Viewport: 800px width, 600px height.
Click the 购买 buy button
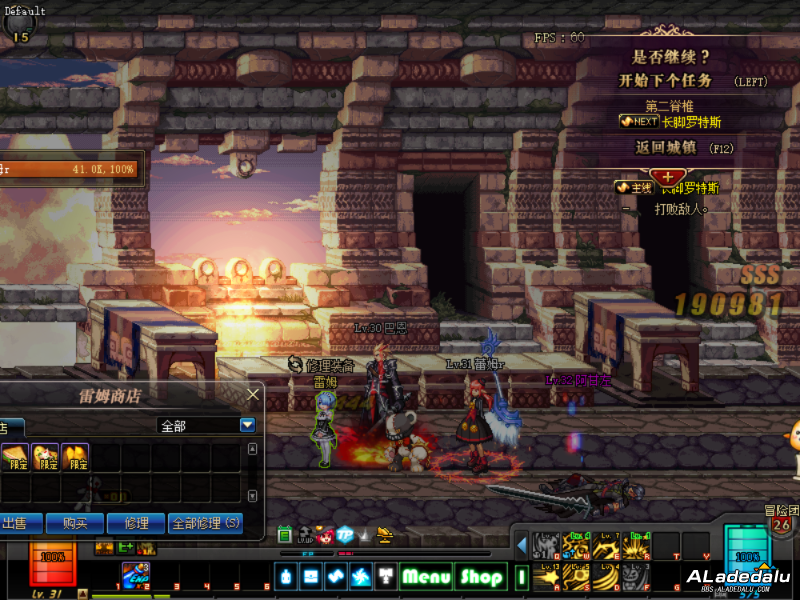[76, 522]
